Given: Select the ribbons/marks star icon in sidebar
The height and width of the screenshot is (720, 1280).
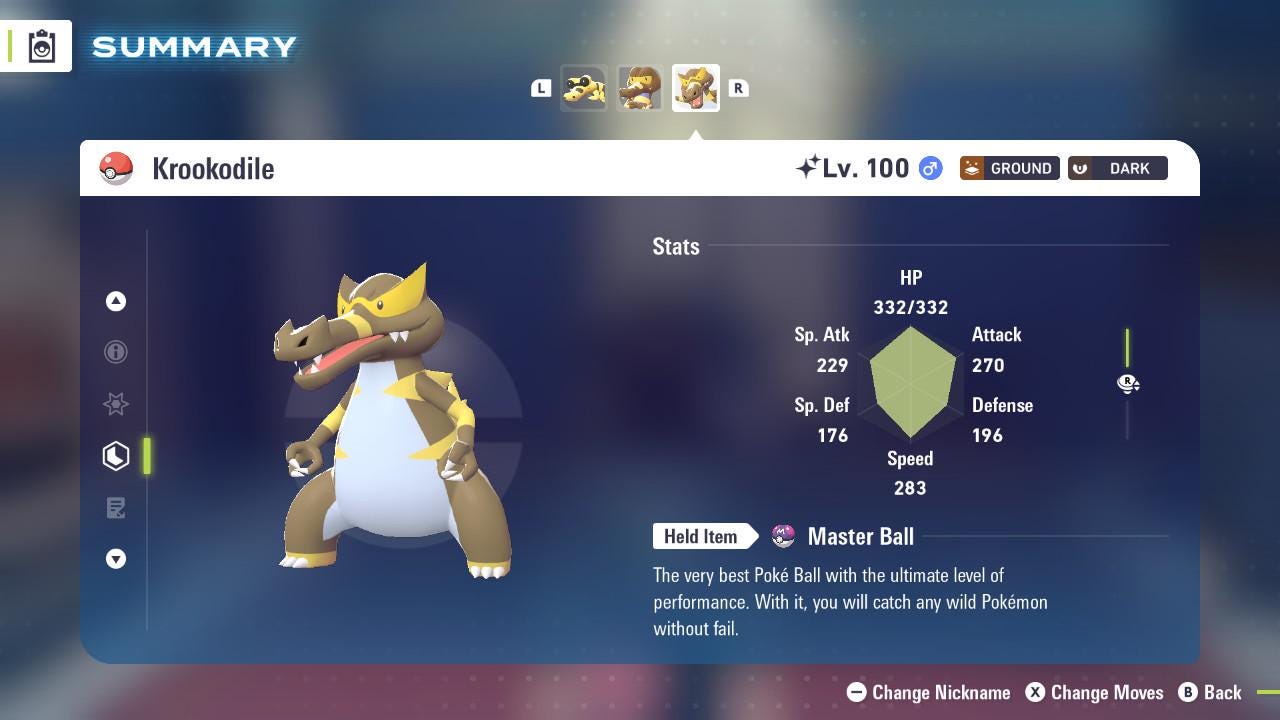Looking at the screenshot, I should tap(116, 404).
